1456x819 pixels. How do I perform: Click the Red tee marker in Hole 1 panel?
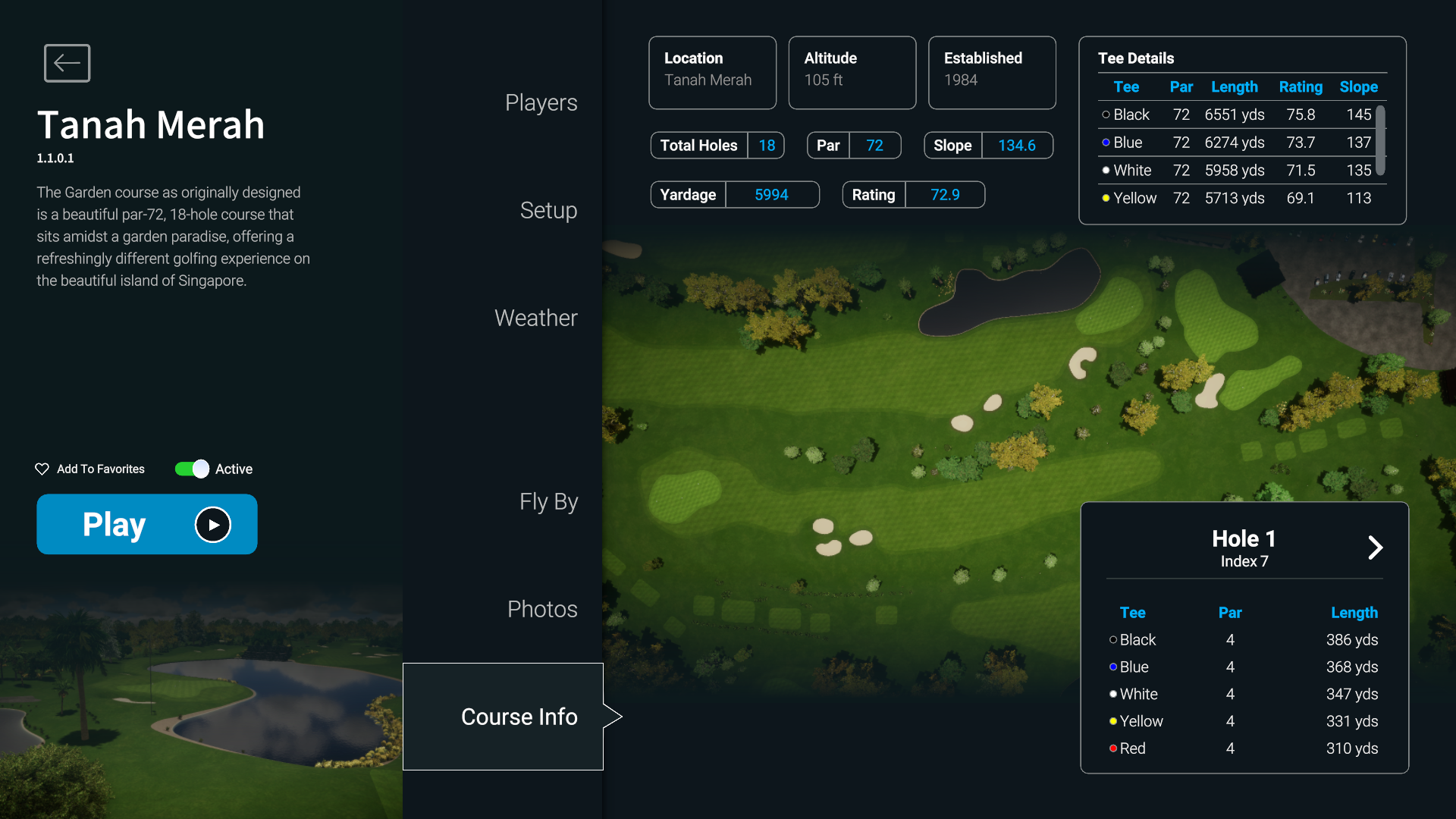tap(1112, 748)
